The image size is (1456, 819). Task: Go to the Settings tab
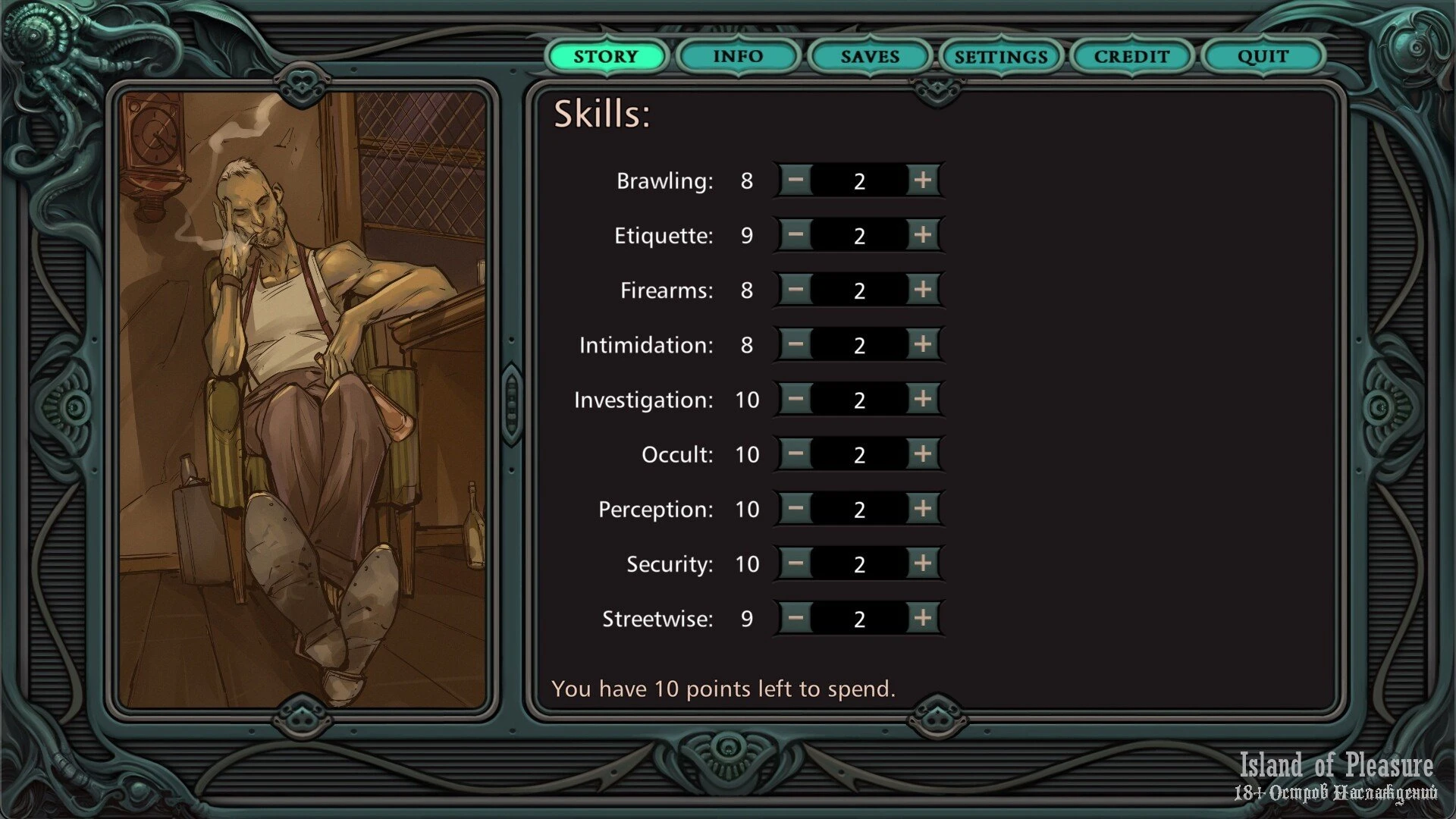pyautogui.click(x=1000, y=56)
